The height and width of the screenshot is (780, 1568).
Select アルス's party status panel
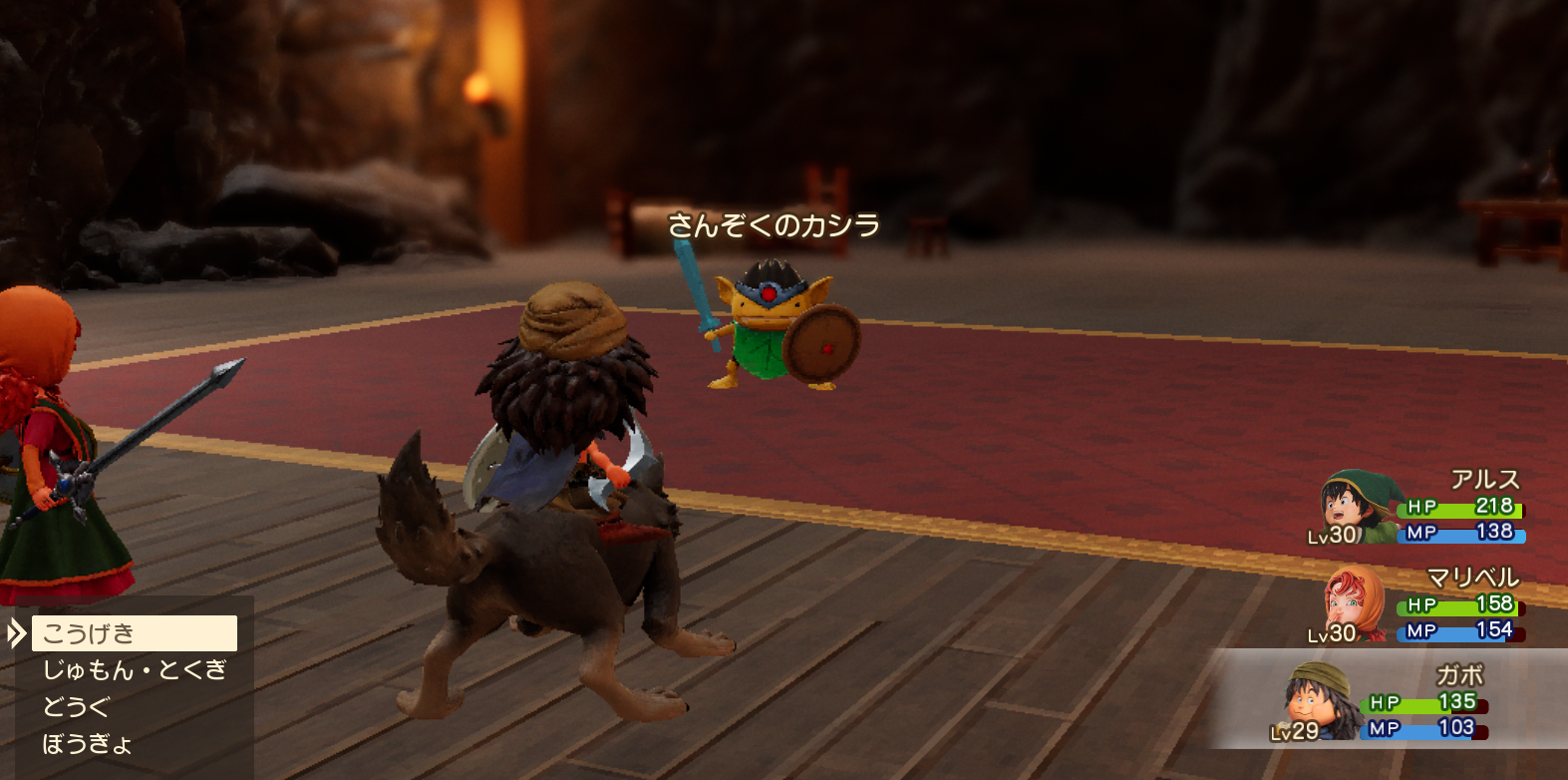coord(1420,509)
